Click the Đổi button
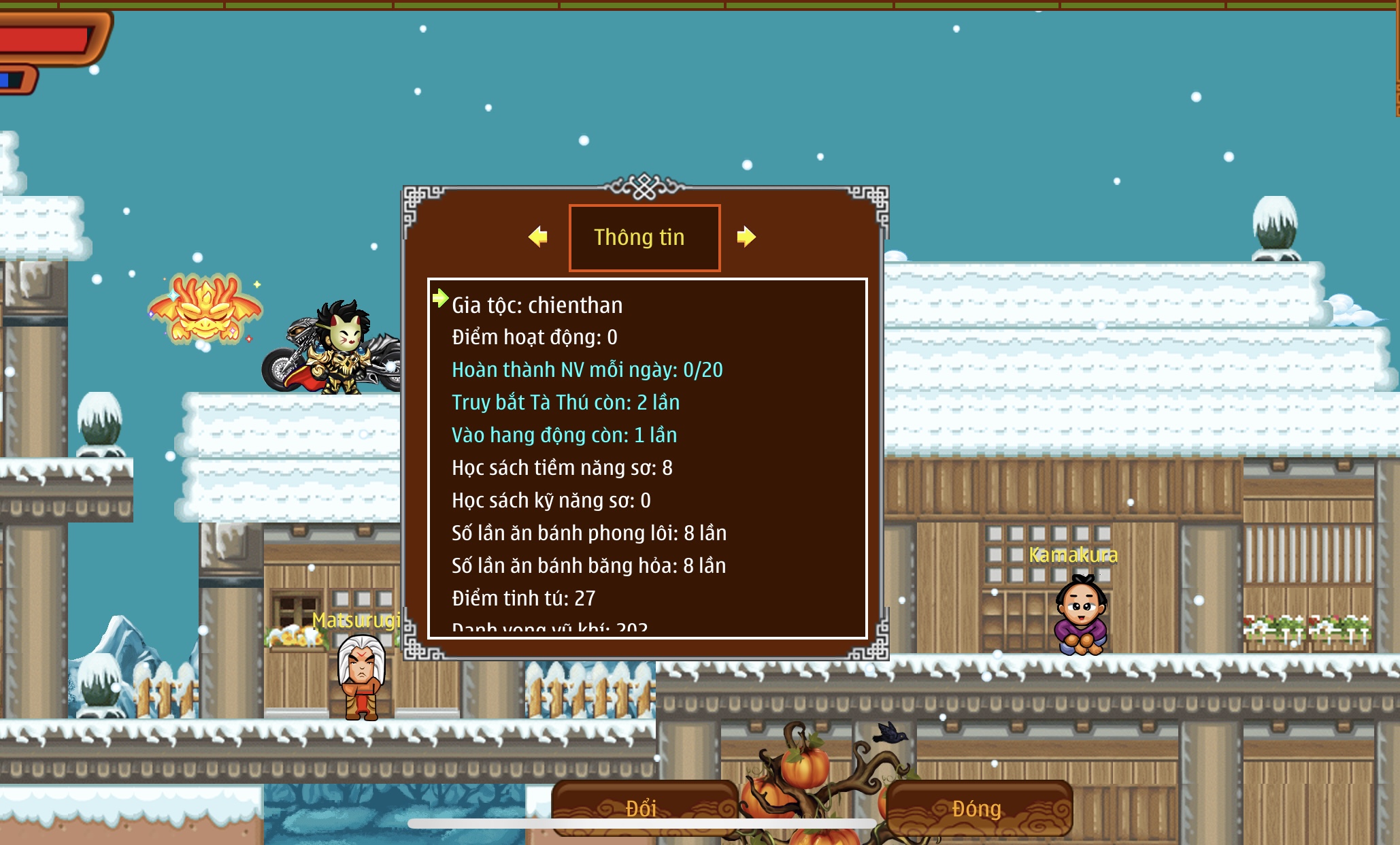 pos(642,808)
